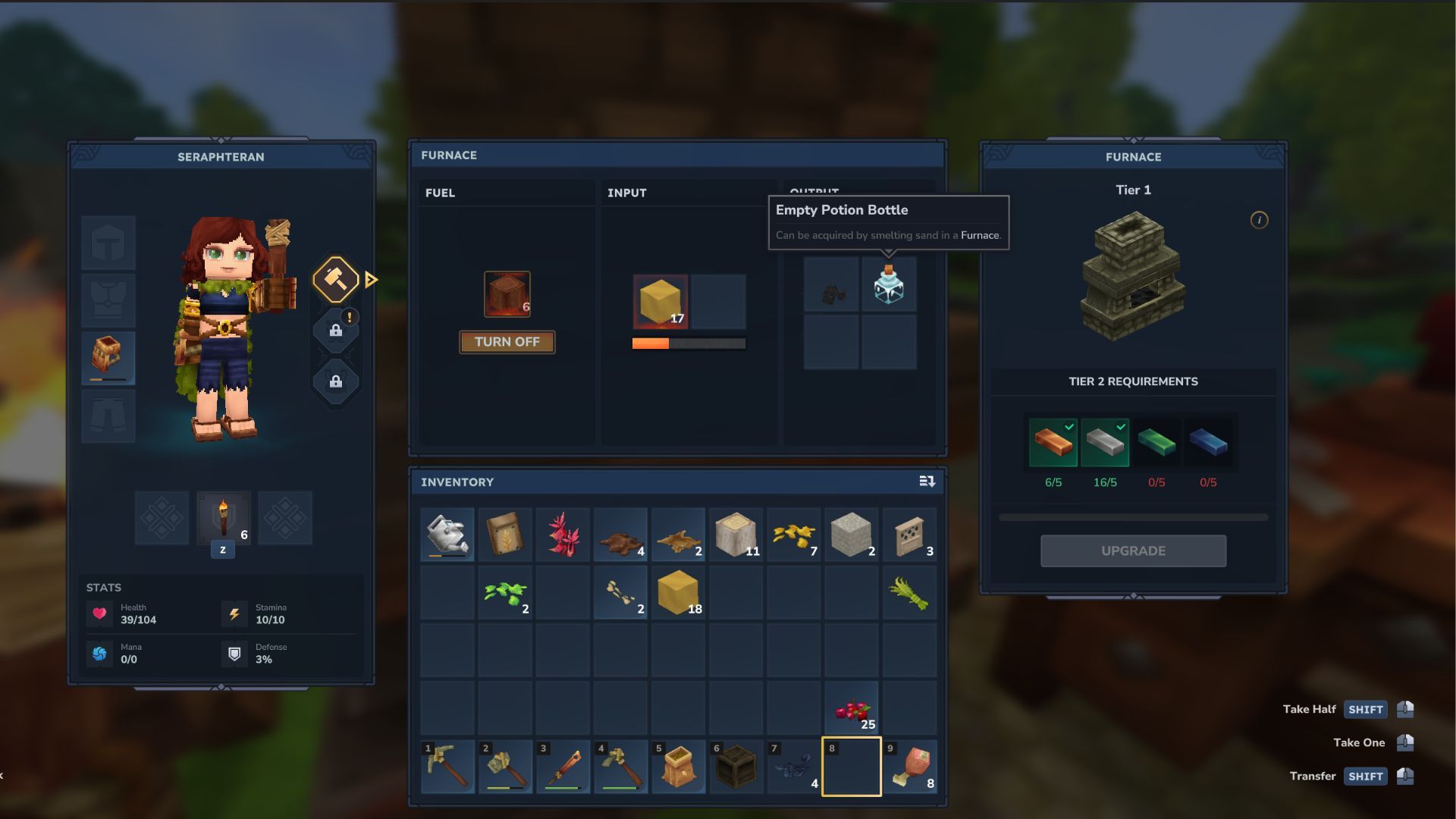This screenshot has height=819, width=1456.
Task: Select the watering can in inventory
Action: point(447,535)
